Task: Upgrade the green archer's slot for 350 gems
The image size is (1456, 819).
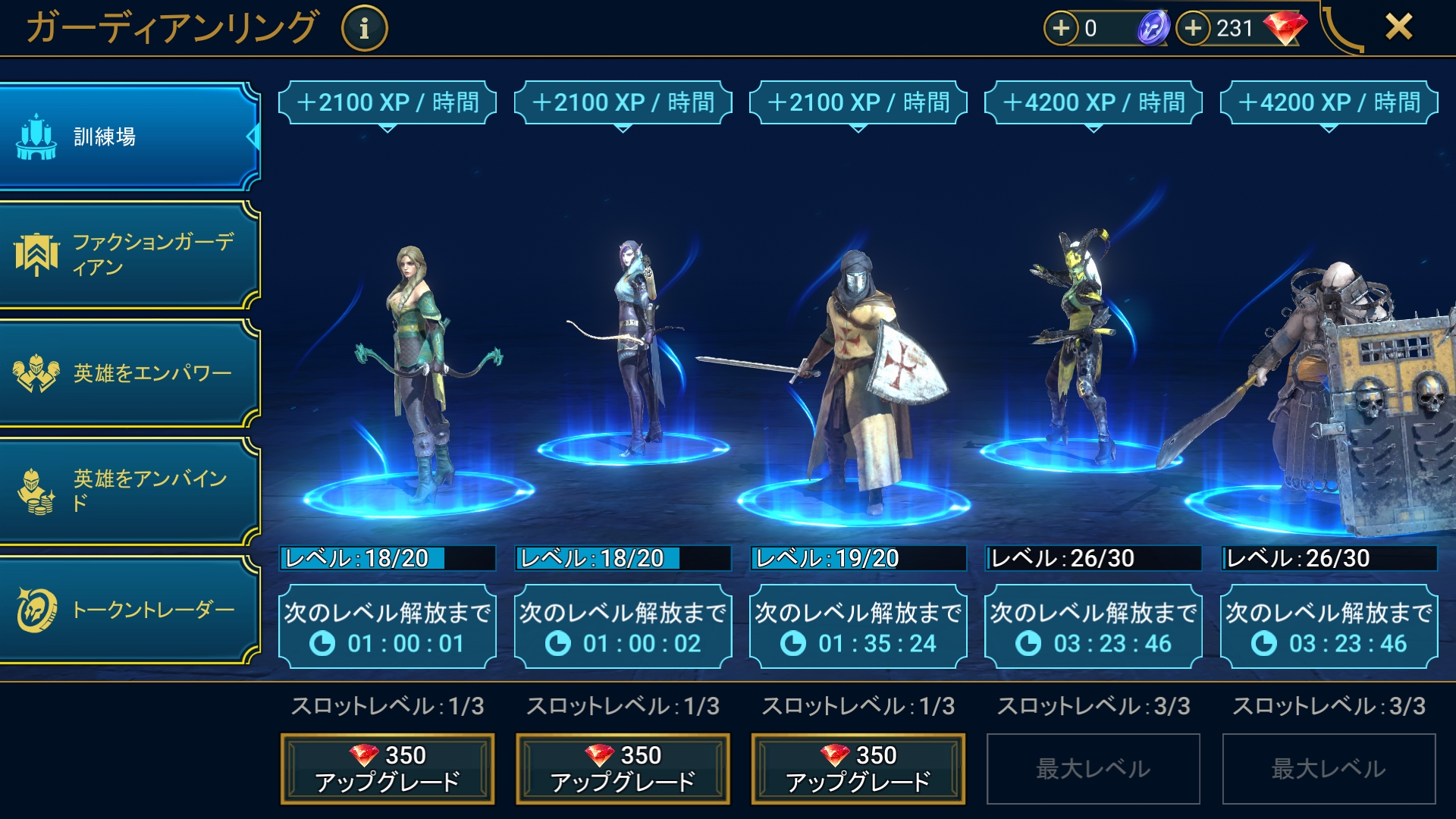Action: coord(388,768)
